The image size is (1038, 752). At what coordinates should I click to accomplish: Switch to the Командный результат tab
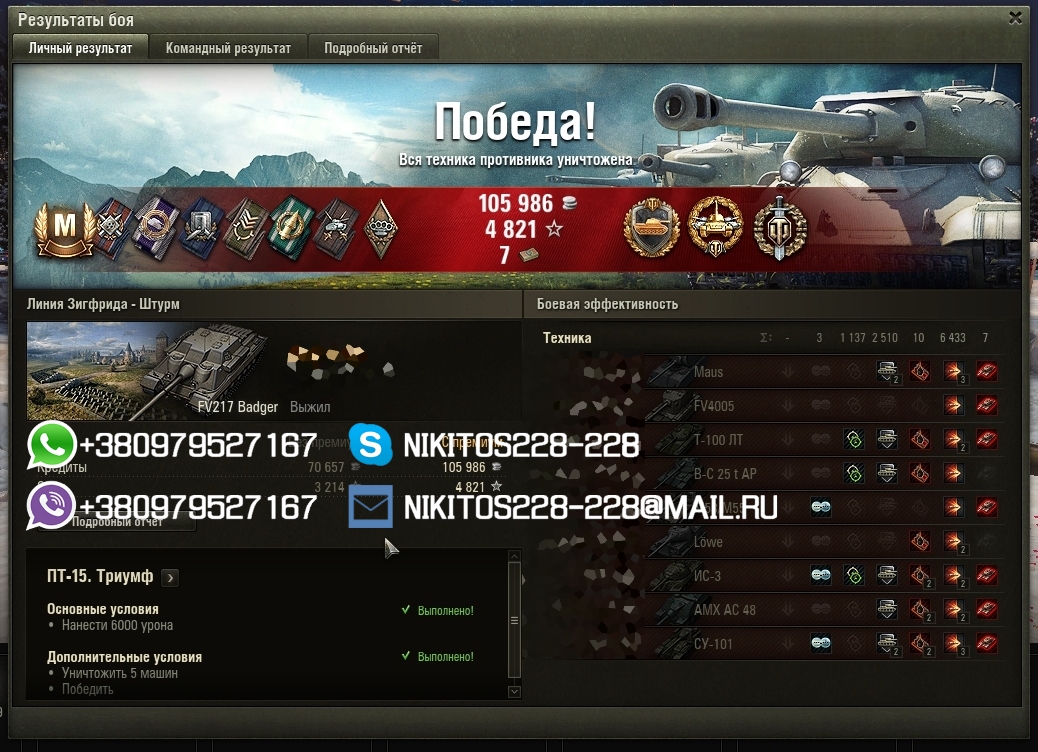[x=228, y=48]
